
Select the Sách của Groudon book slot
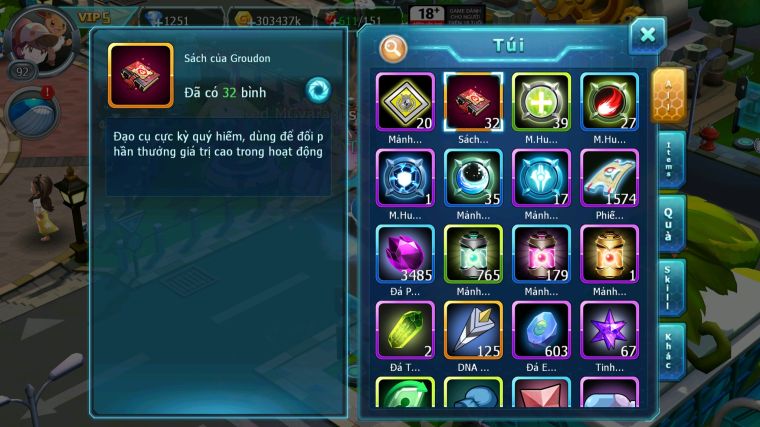[x=473, y=102]
